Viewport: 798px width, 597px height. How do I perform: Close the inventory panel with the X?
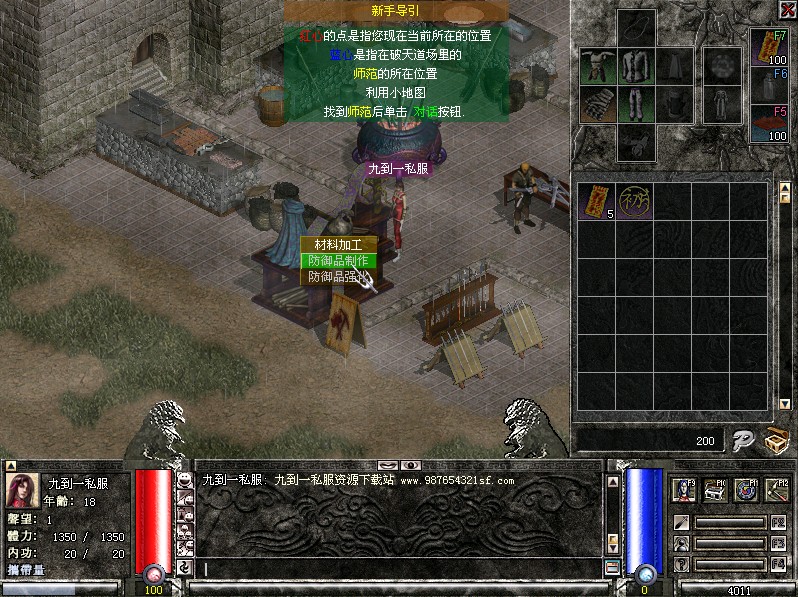(x=786, y=10)
